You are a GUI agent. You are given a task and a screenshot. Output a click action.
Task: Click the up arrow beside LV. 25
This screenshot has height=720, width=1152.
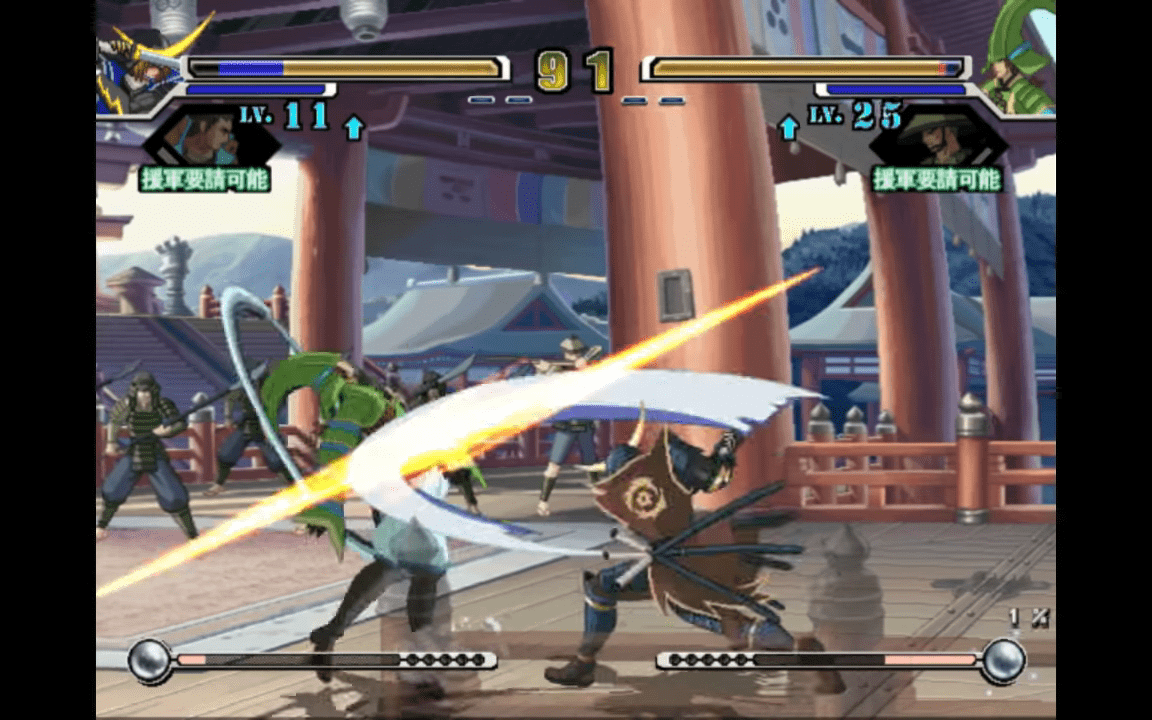point(789,127)
